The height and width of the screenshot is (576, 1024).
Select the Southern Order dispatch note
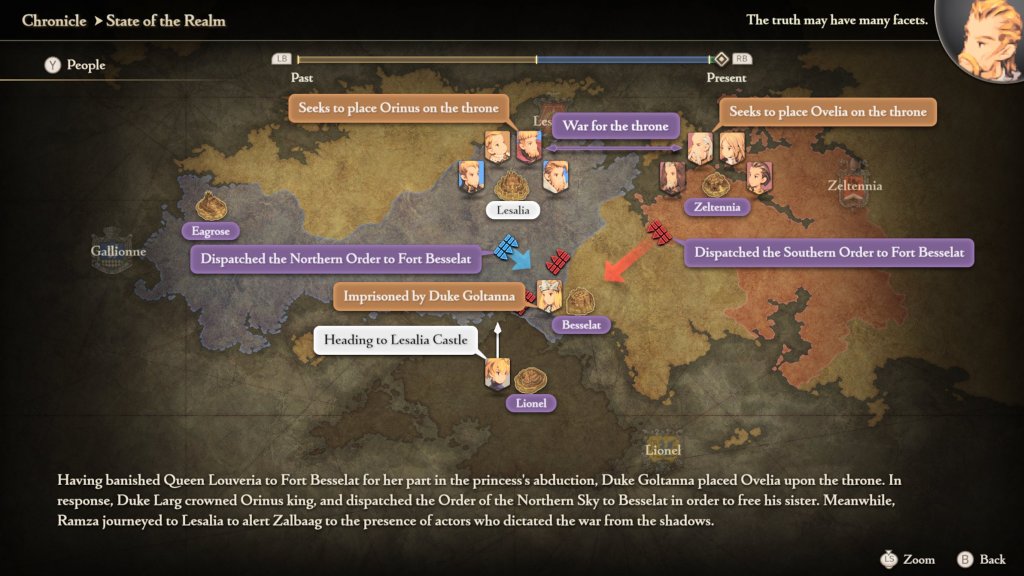pyautogui.click(x=829, y=252)
